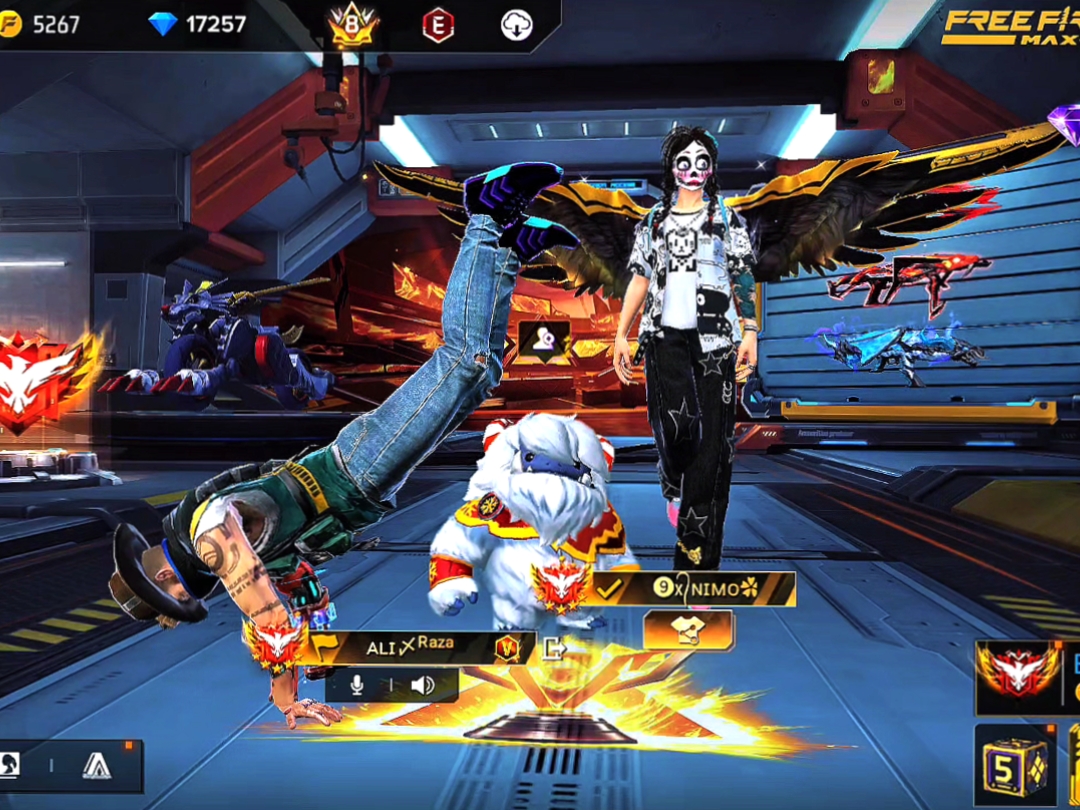The image size is (1080, 810).
Task: Toggle the microphone
Action: point(356,685)
